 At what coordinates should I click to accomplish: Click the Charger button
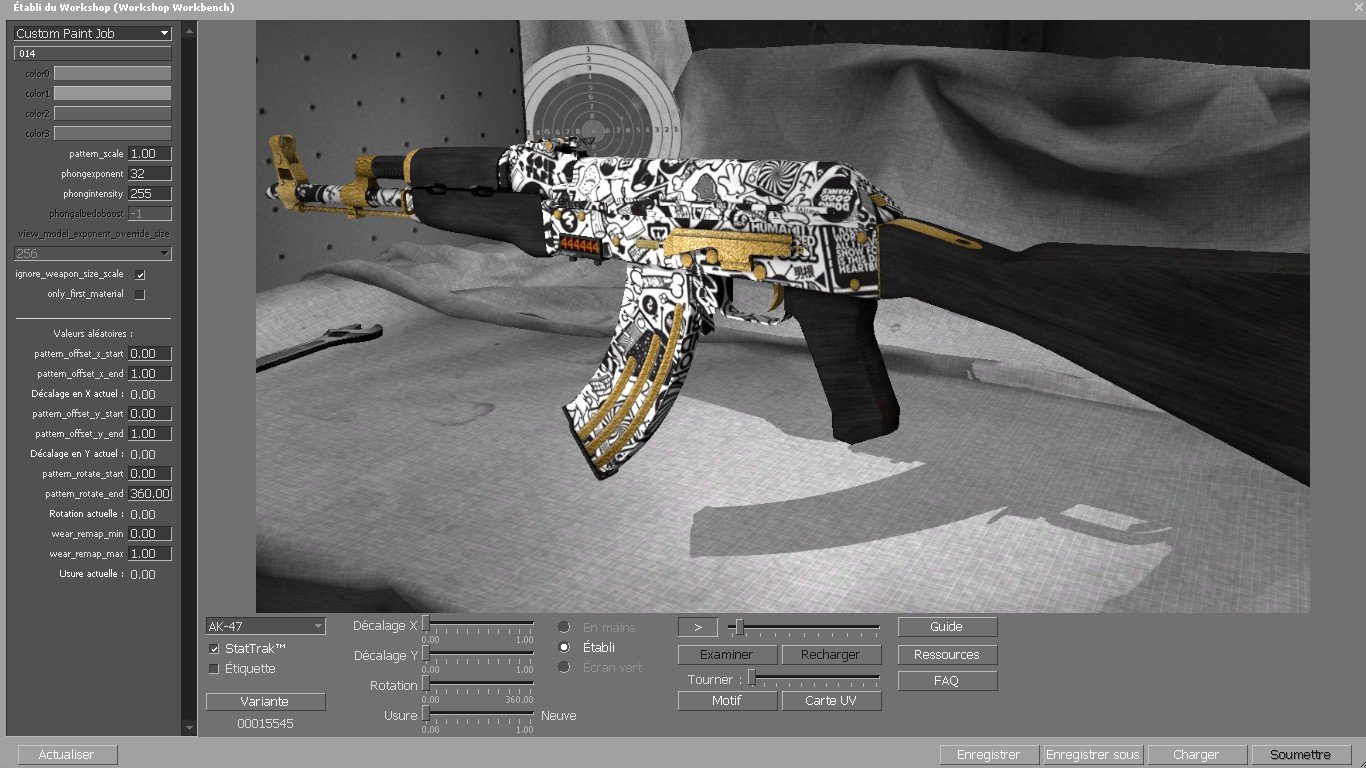[1196, 755]
